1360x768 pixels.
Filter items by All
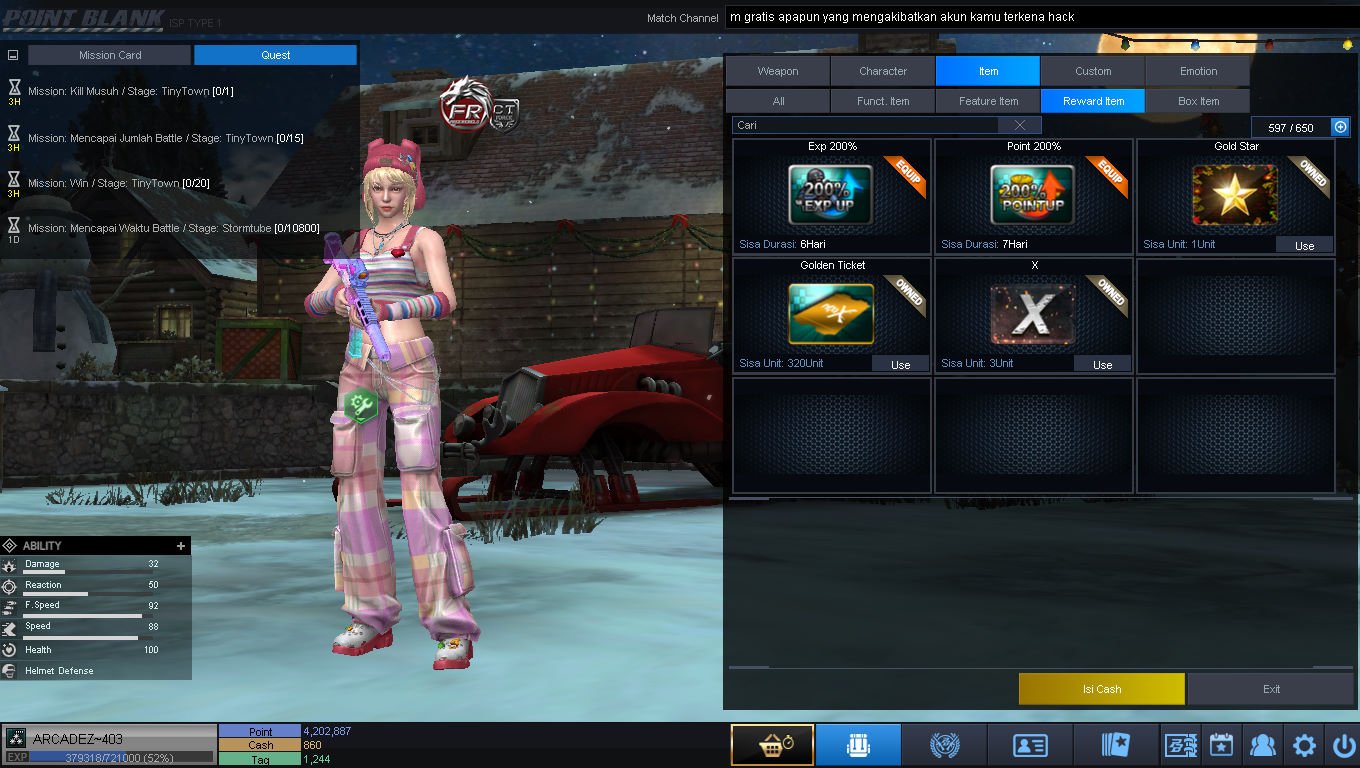(x=778, y=101)
